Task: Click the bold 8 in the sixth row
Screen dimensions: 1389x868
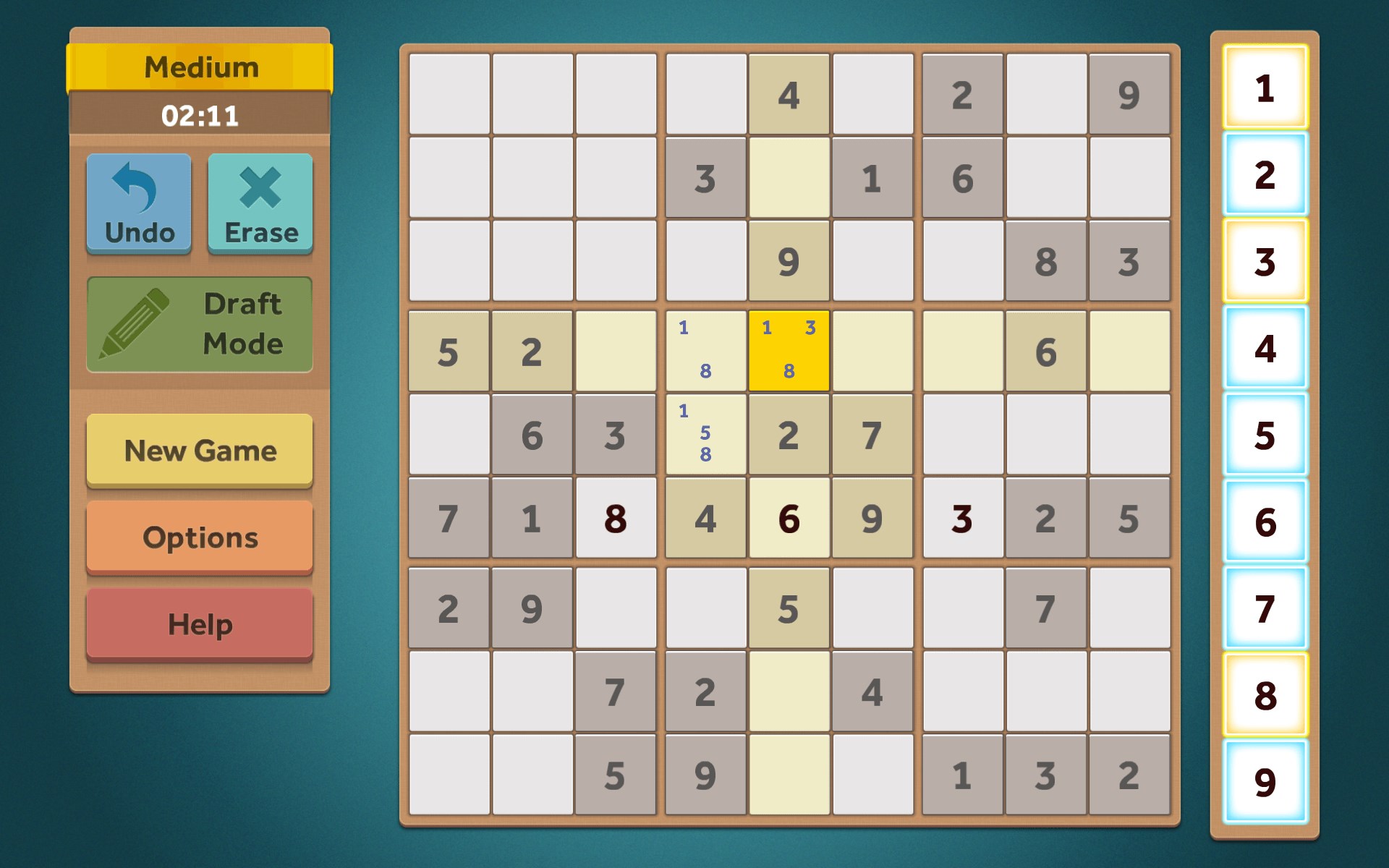Action: [x=616, y=519]
